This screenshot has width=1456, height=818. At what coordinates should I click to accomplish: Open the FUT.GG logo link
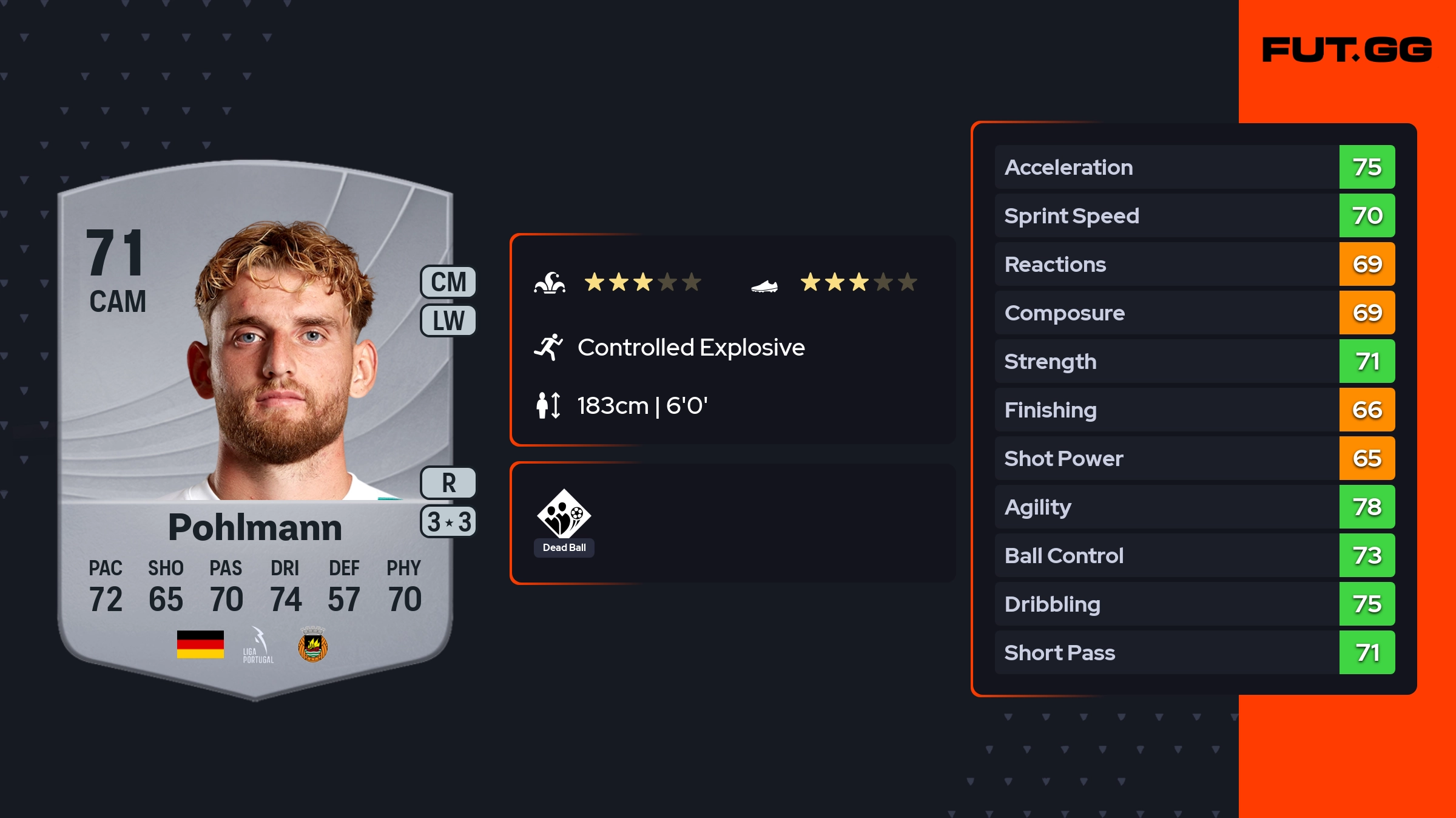pyautogui.click(x=1347, y=50)
